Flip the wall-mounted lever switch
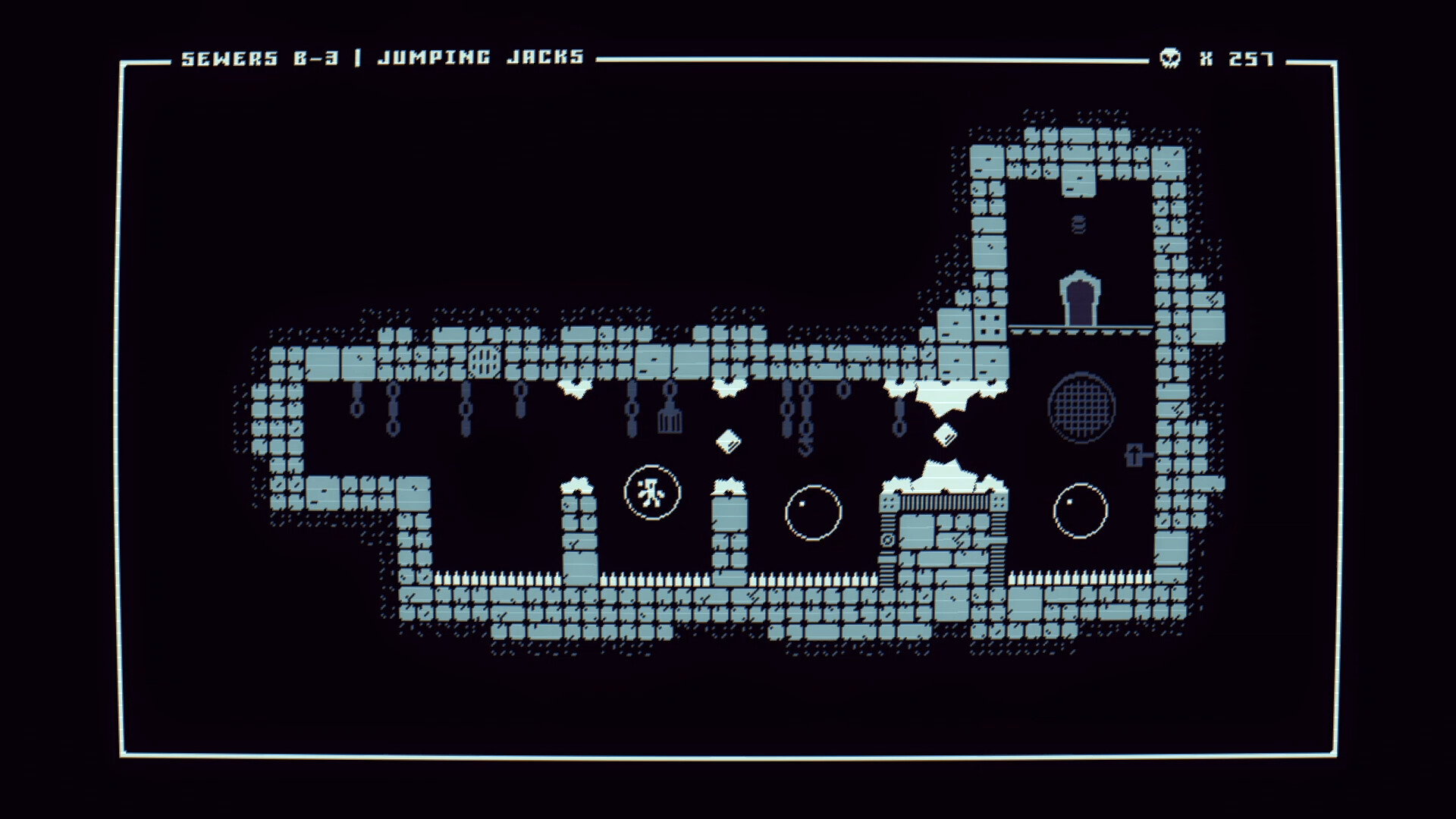 1134,455
